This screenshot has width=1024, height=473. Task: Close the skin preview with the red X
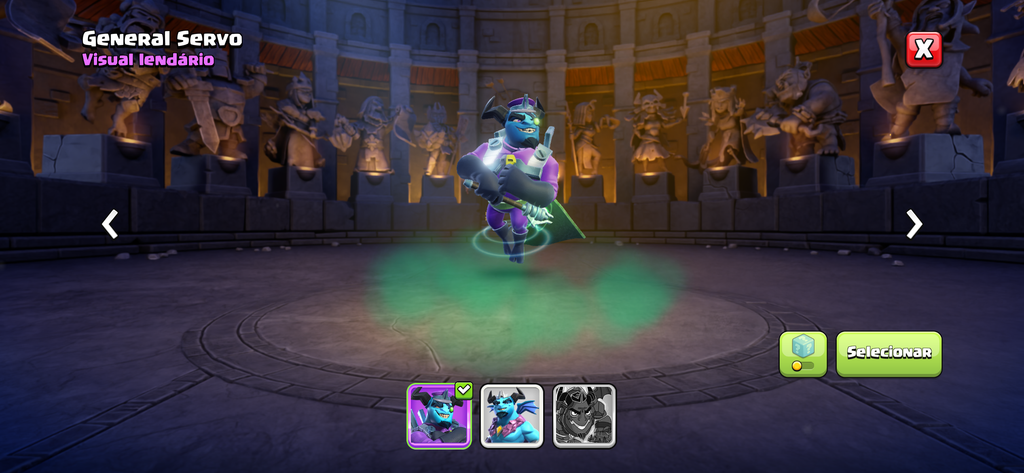[924, 48]
